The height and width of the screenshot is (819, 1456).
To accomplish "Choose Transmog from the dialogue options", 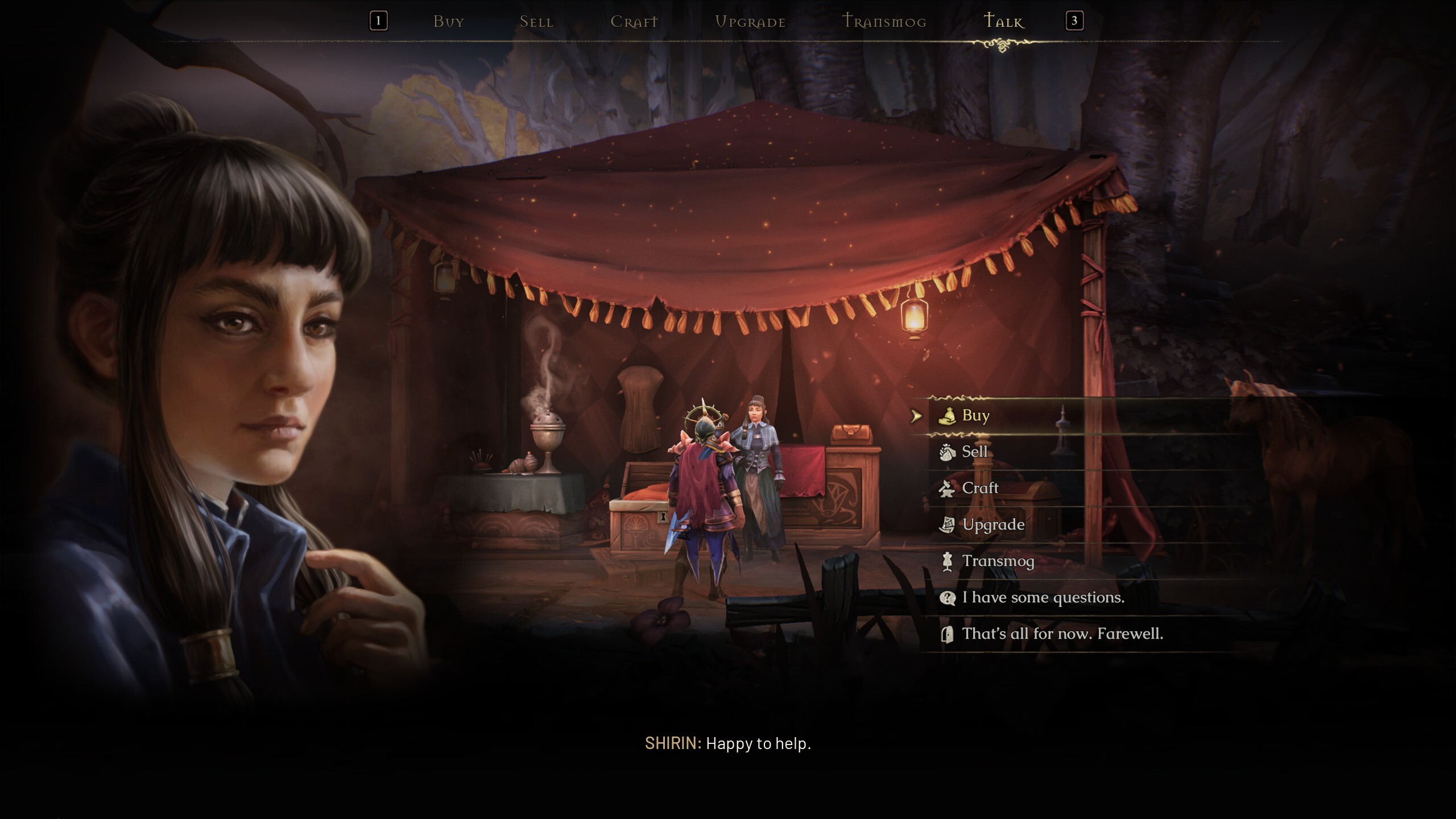I will pos(998,561).
